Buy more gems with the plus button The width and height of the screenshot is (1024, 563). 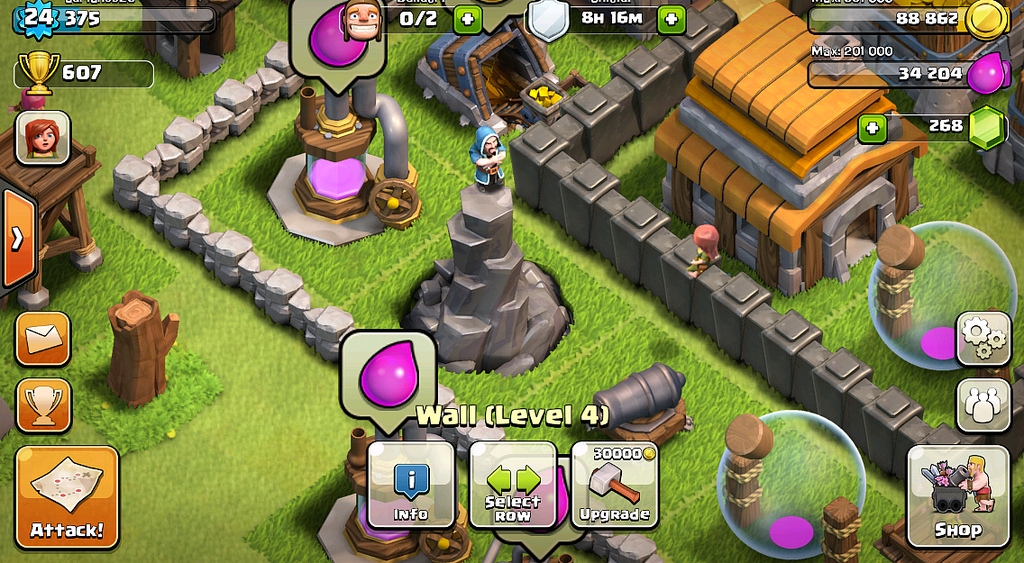[x=872, y=127]
